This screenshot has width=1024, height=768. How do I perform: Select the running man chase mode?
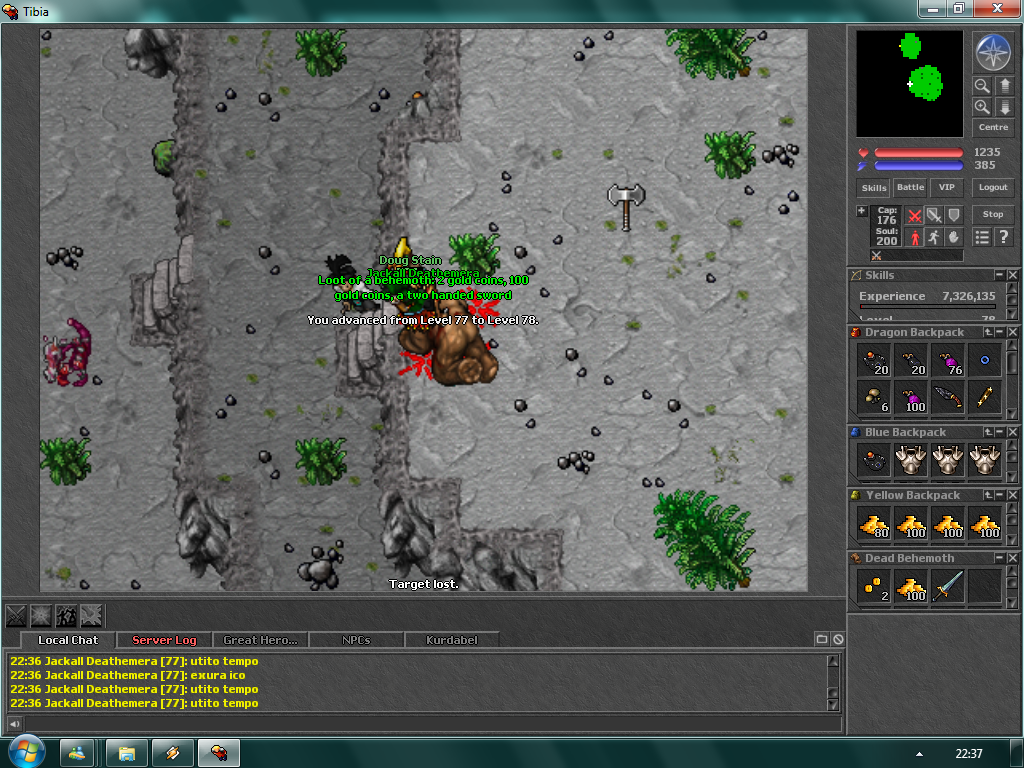(x=934, y=237)
